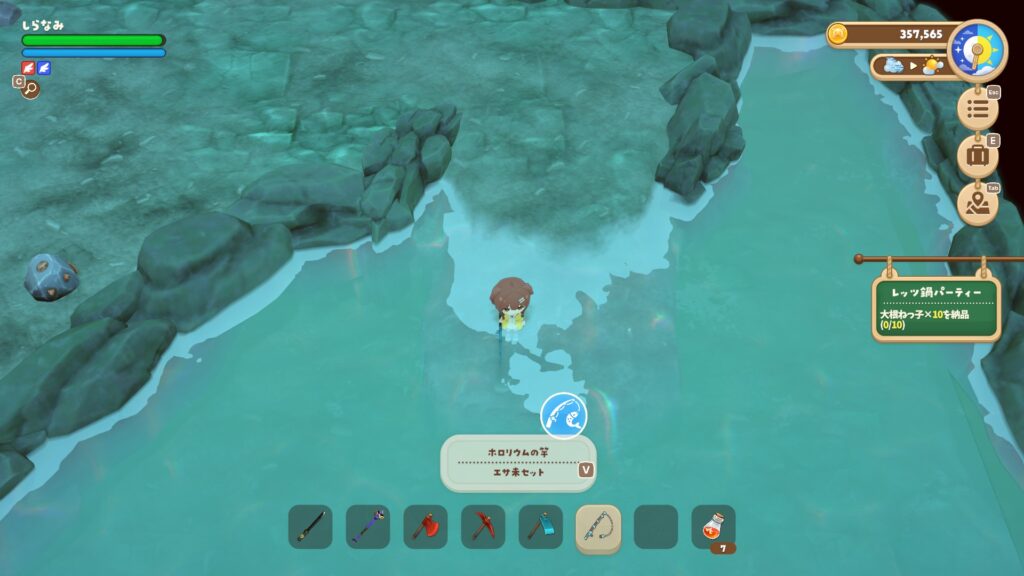Click the red wing buff icon

[x=28, y=68]
